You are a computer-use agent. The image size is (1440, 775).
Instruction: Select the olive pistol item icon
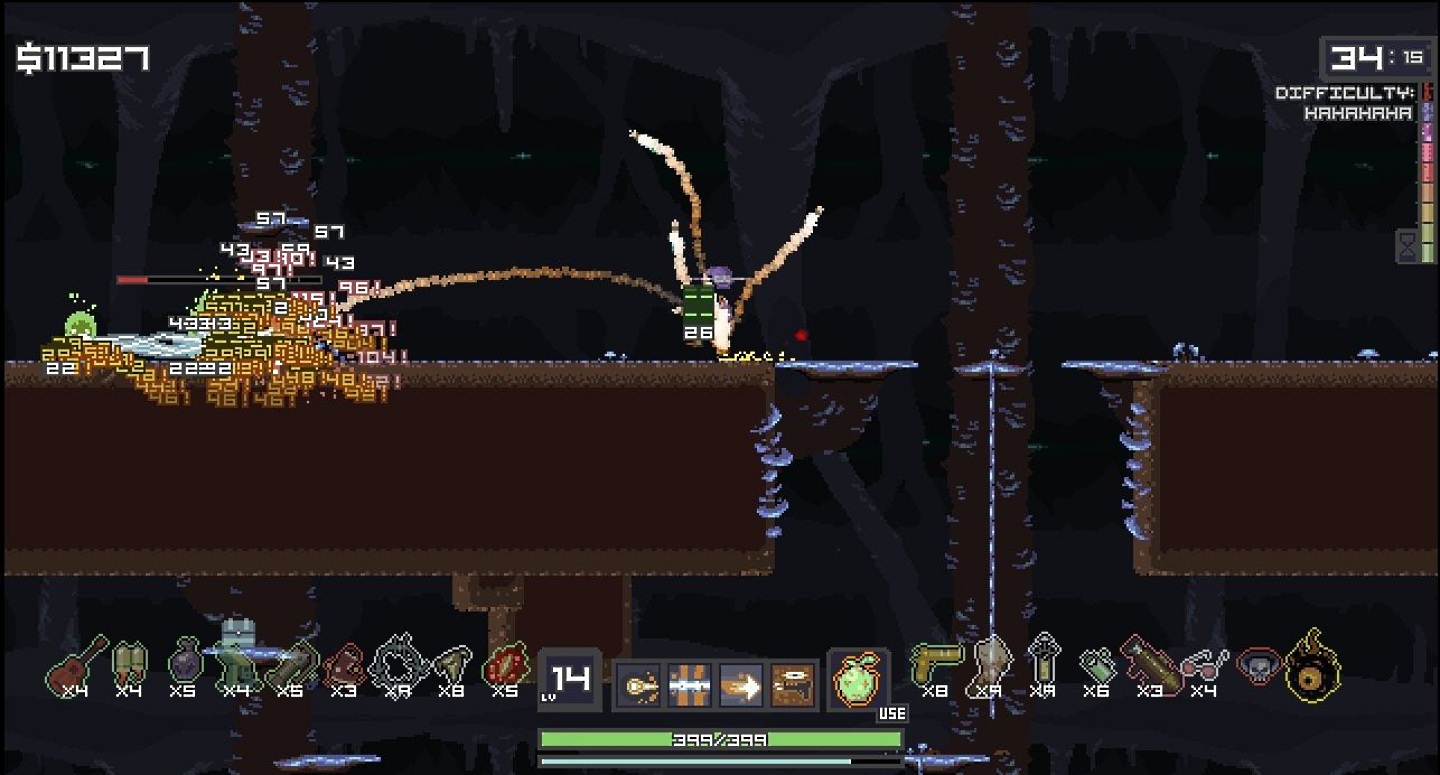(x=934, y=661)
